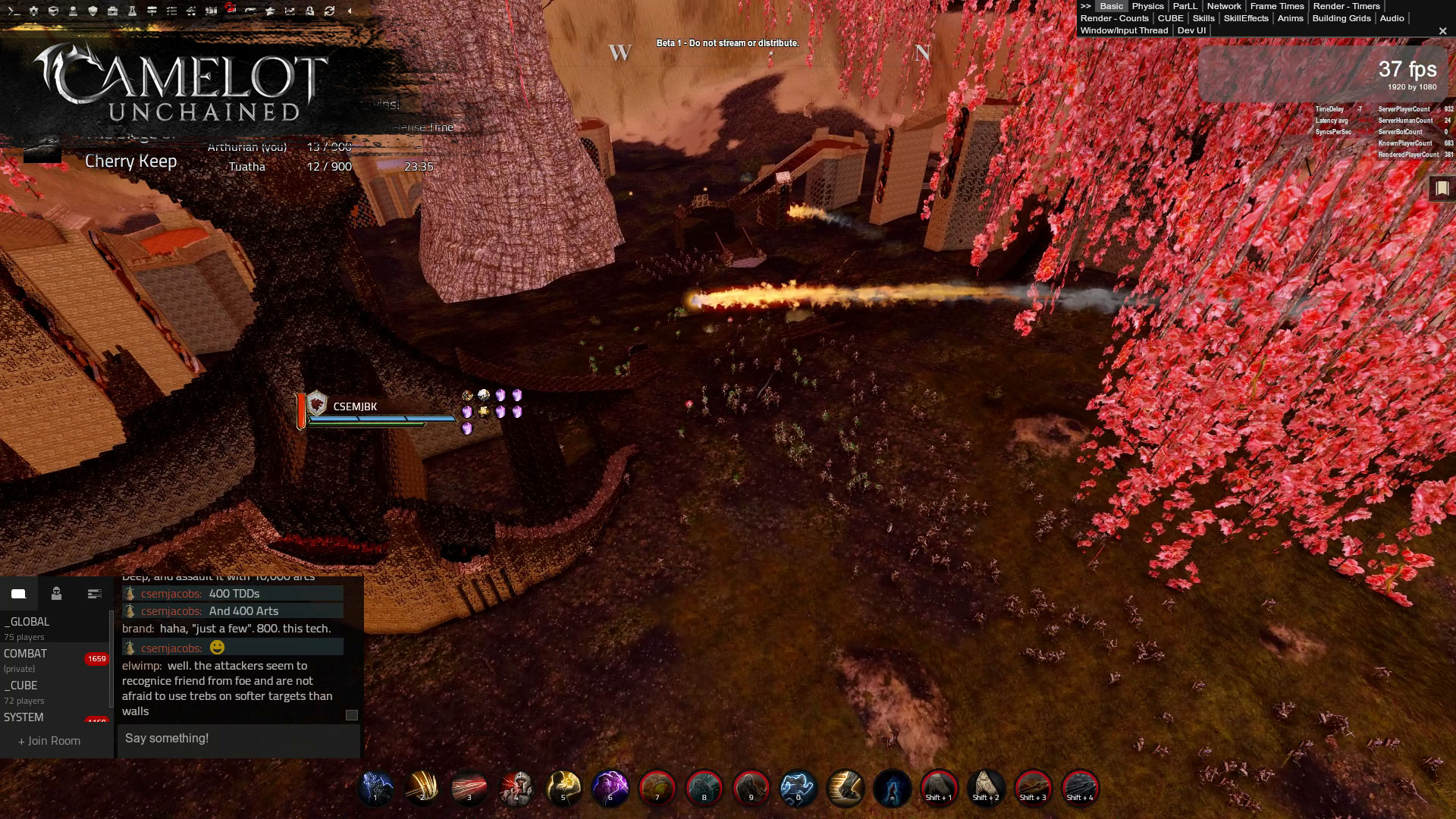Click the bookmark icon on the right edge

click(1442, 188)
